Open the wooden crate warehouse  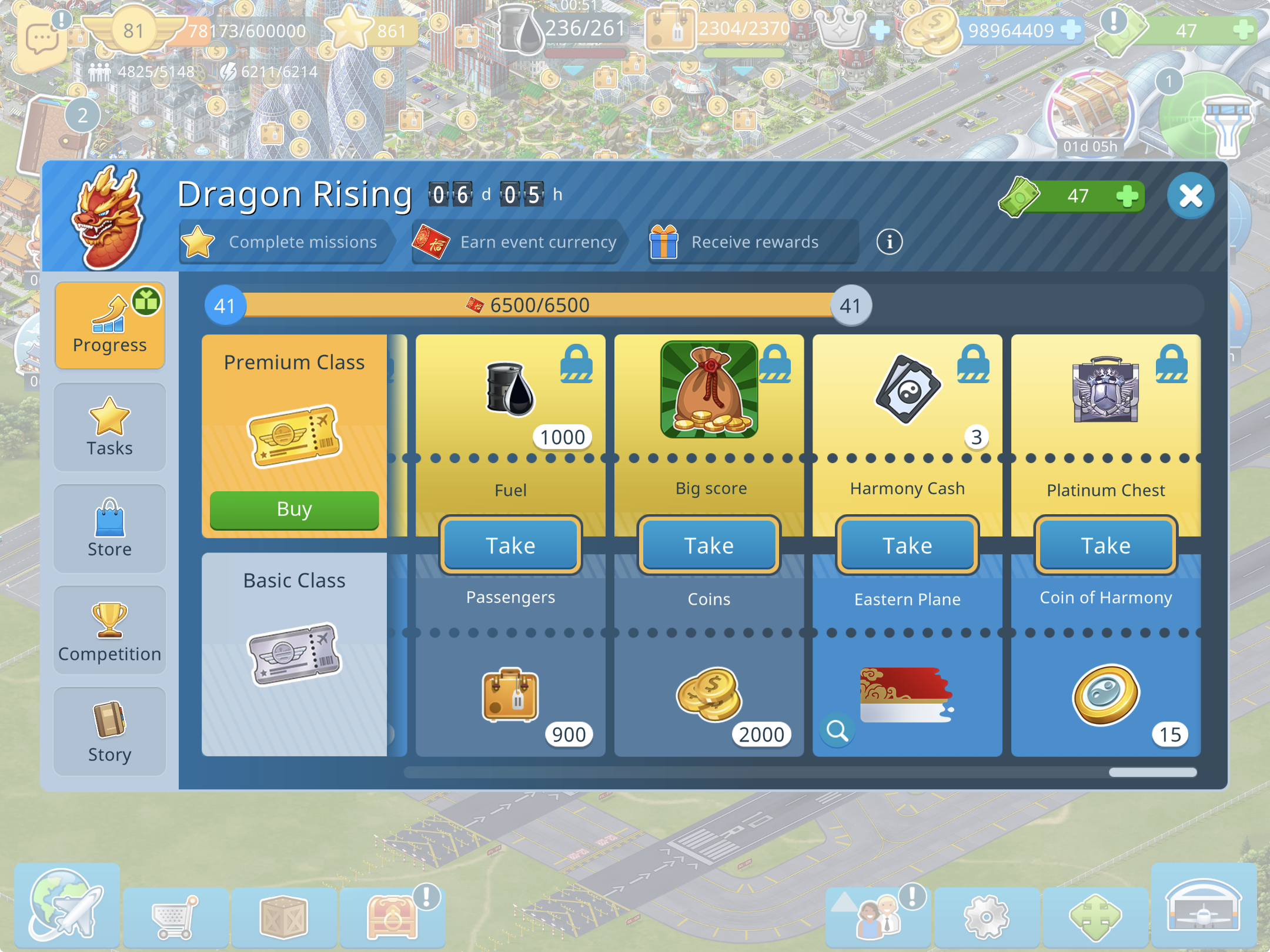click(284, 917)
